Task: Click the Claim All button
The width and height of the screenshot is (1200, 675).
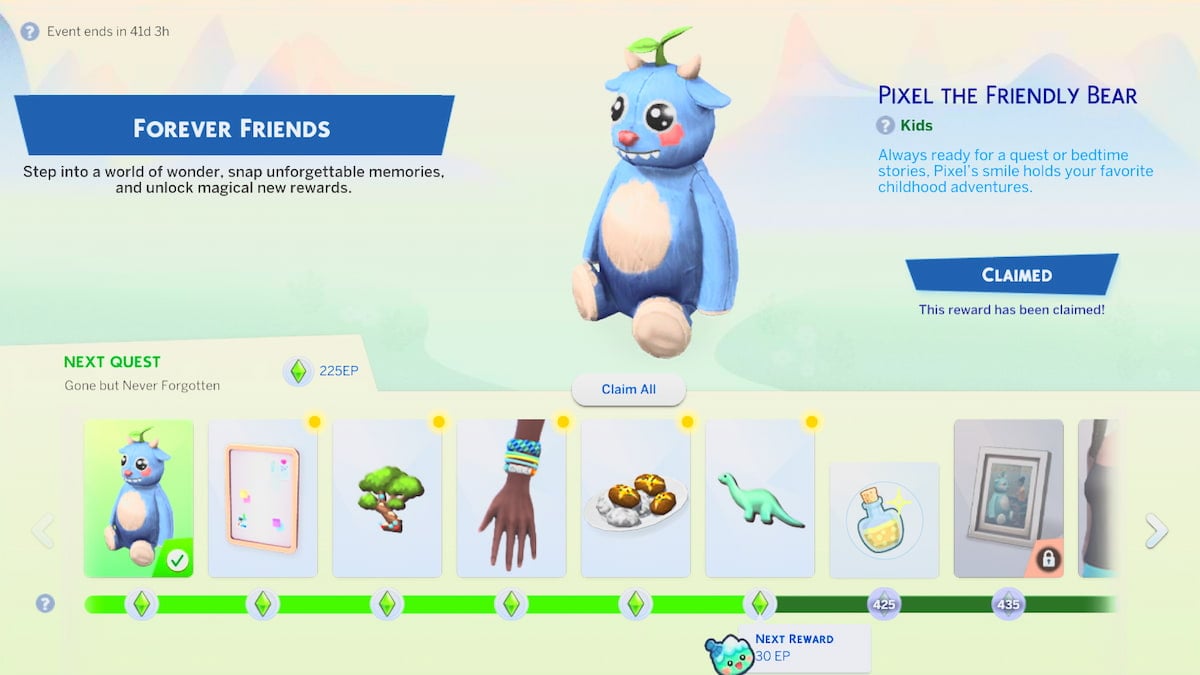Action: [629, 389]
